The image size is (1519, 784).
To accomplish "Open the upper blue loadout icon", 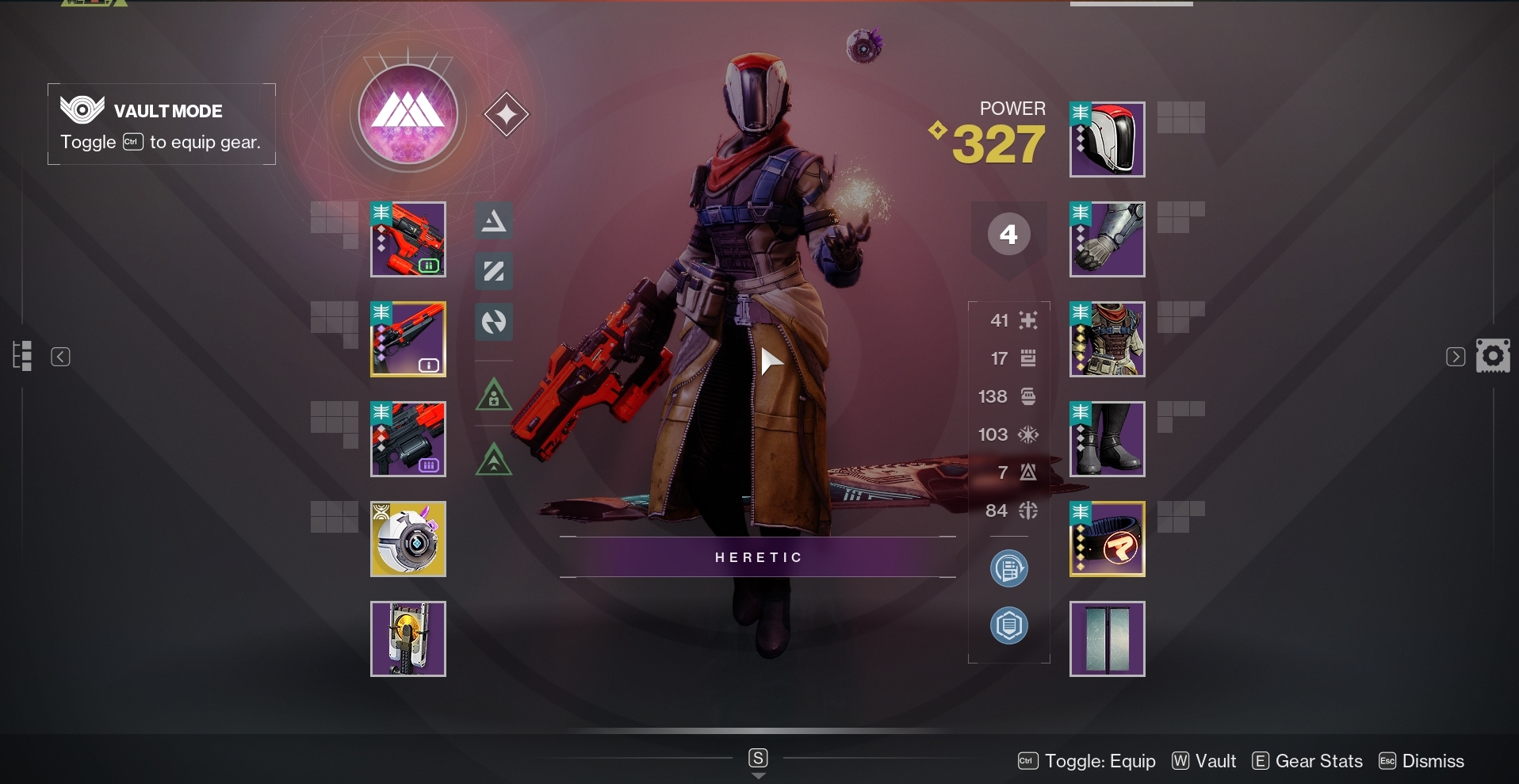I will [x=1009, y=568].
